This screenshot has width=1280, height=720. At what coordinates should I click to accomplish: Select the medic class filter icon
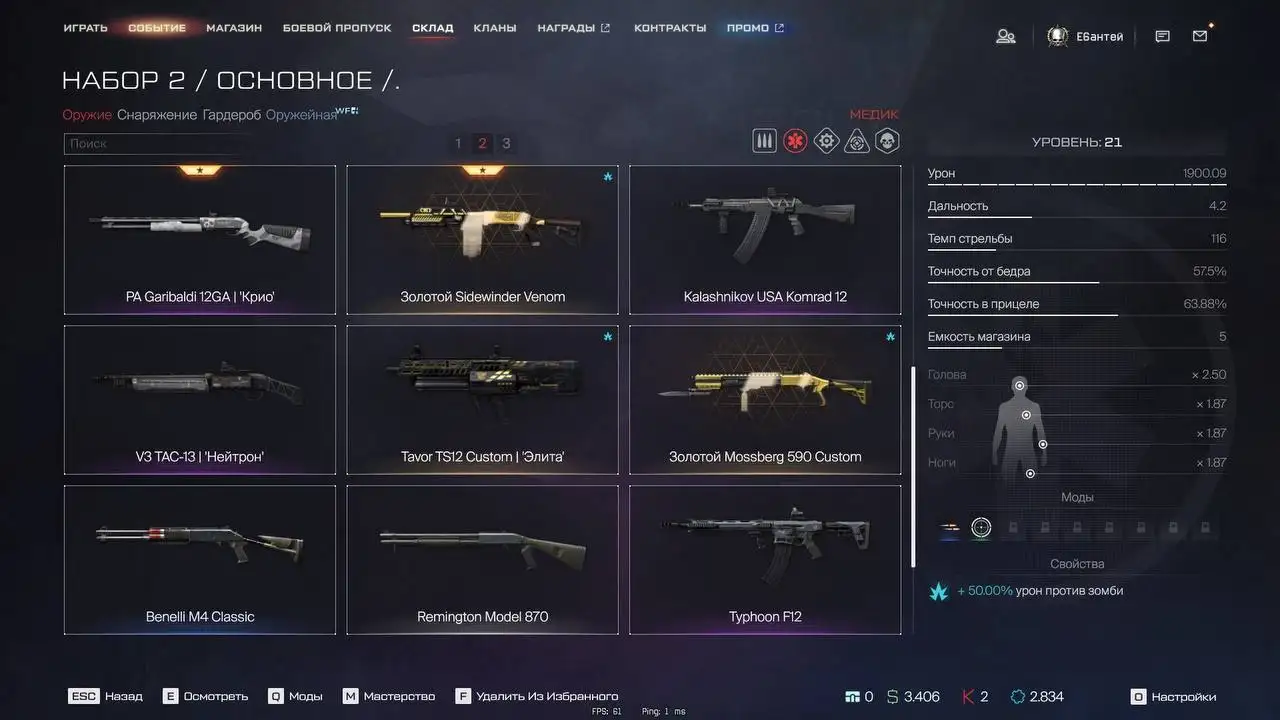coord(795,141)
